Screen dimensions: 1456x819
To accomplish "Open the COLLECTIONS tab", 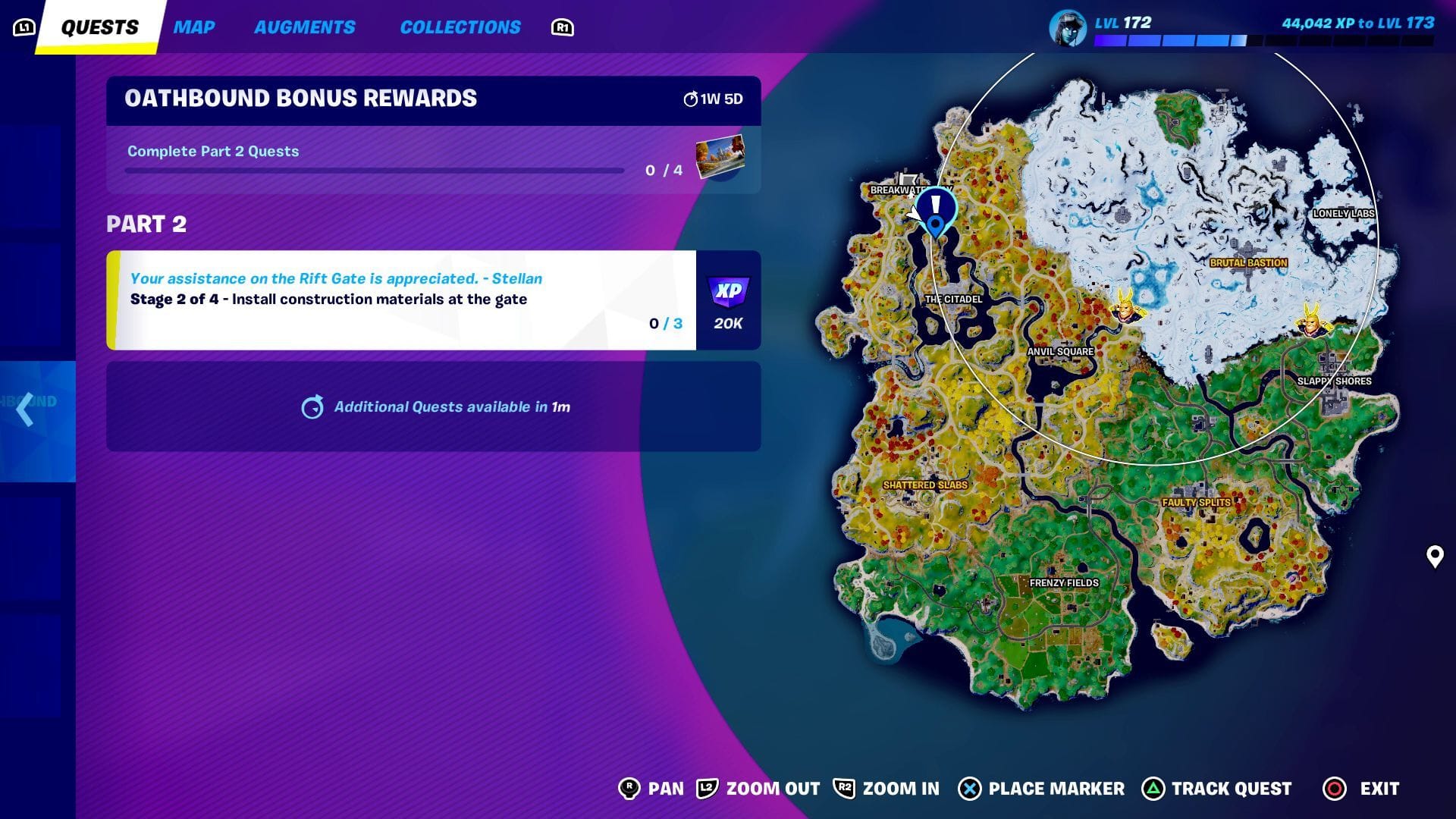I will coord(460,27).
